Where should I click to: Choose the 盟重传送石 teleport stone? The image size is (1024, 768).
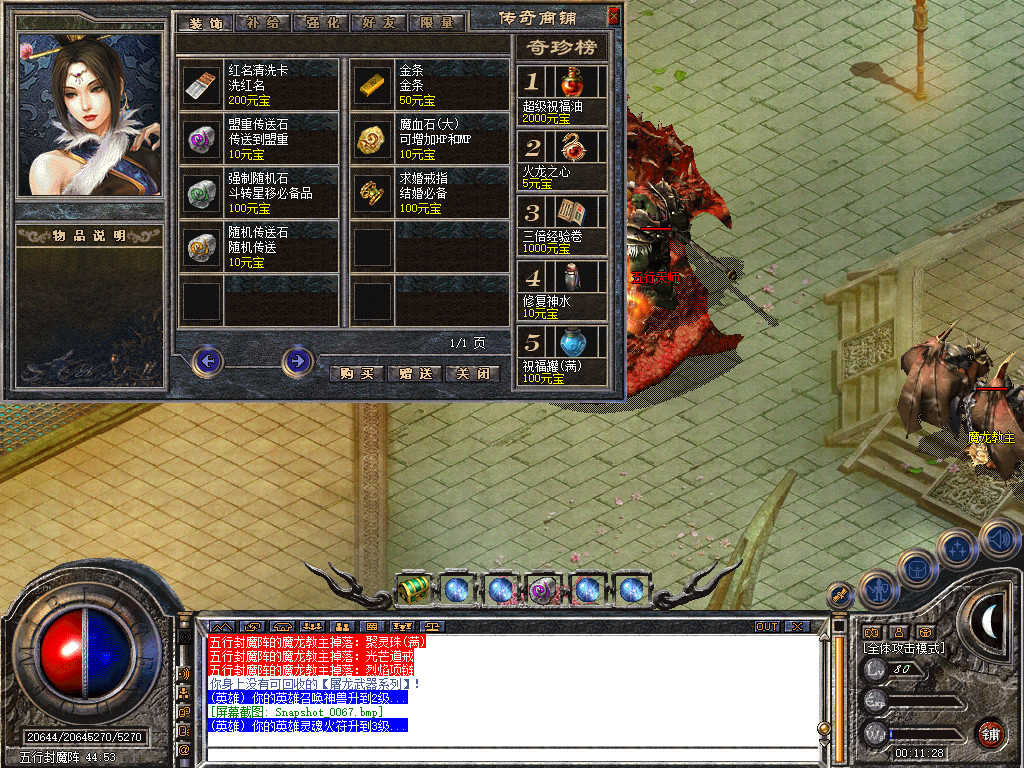pos(201,140)
